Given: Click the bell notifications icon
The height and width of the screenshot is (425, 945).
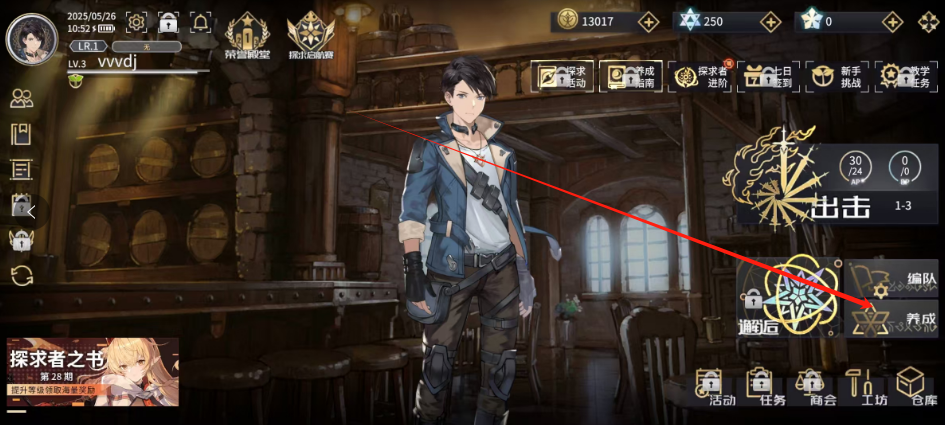Looking at the screenshot, I should (x=200, y=22).
